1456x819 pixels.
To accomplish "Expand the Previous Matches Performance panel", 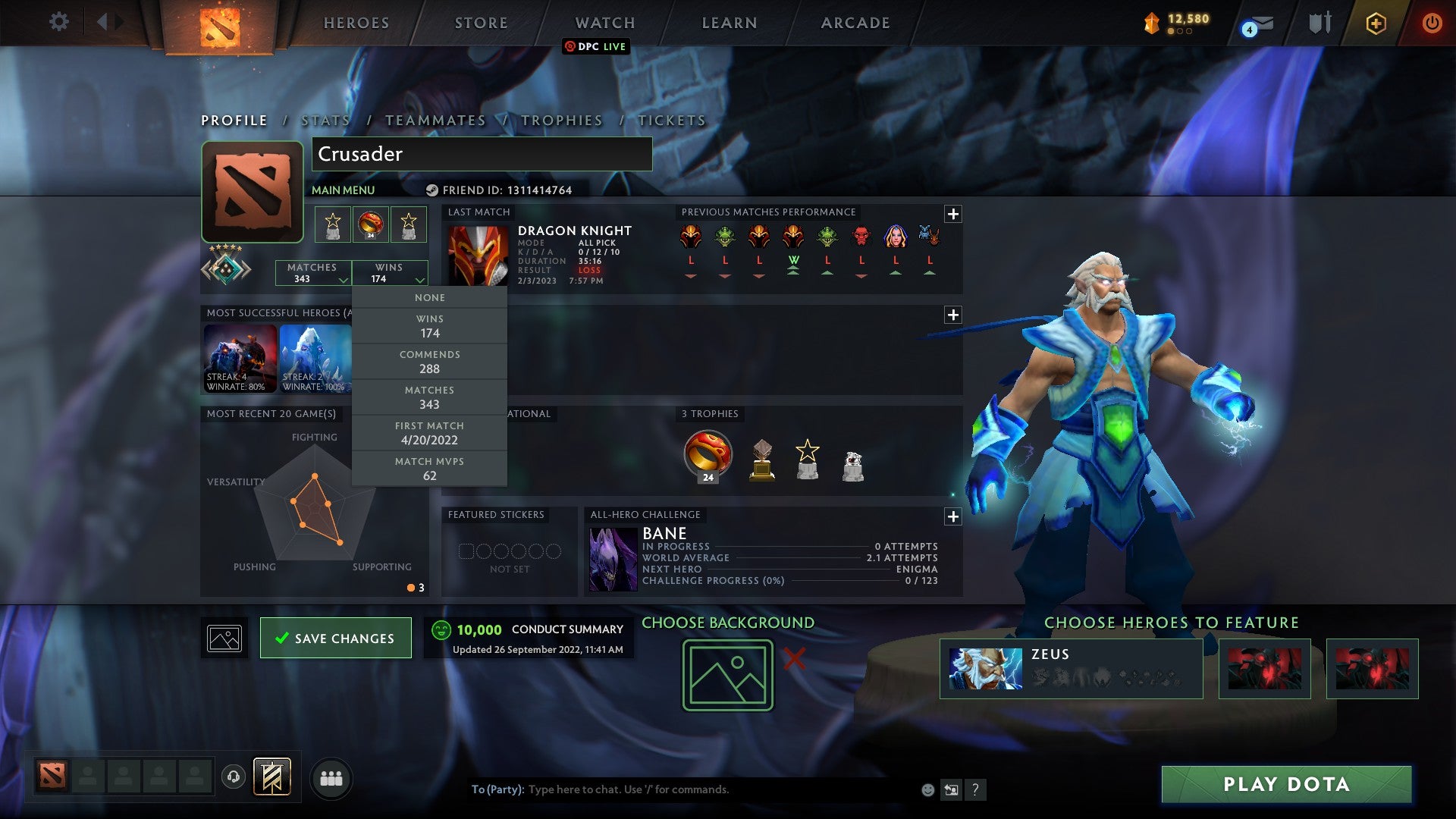I will tap(952, 214).
